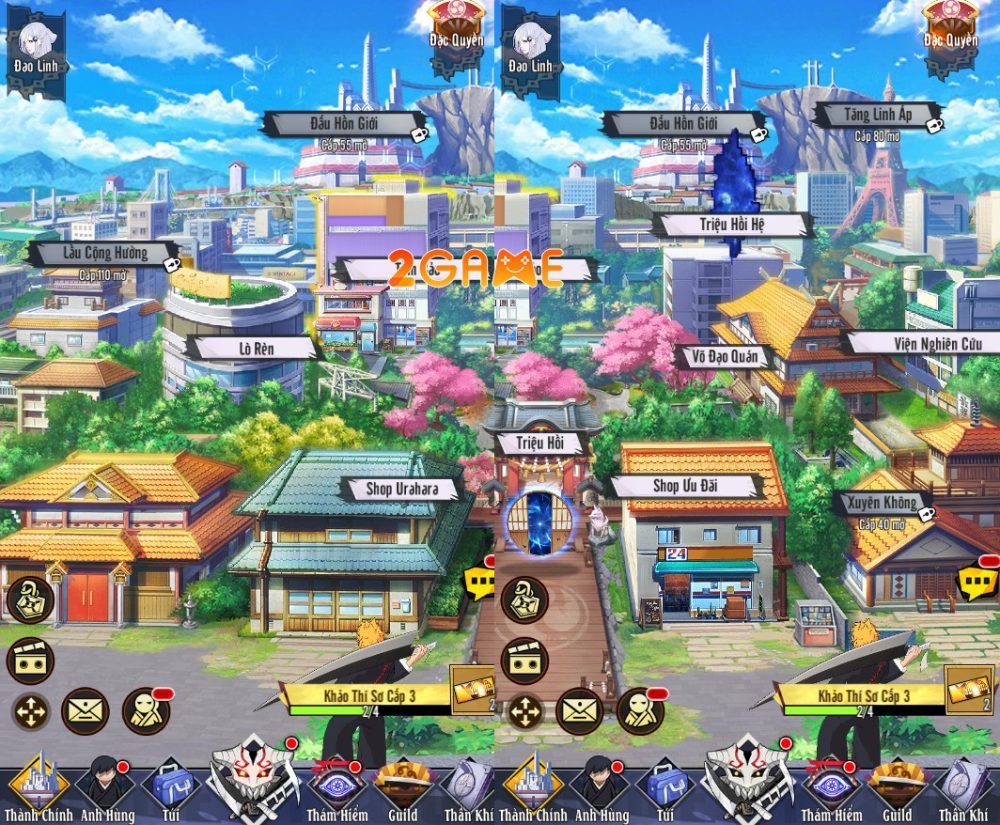1000x825 pixels.
Task: Click the Tăng Linh Áp label
Action: point(876,115)
